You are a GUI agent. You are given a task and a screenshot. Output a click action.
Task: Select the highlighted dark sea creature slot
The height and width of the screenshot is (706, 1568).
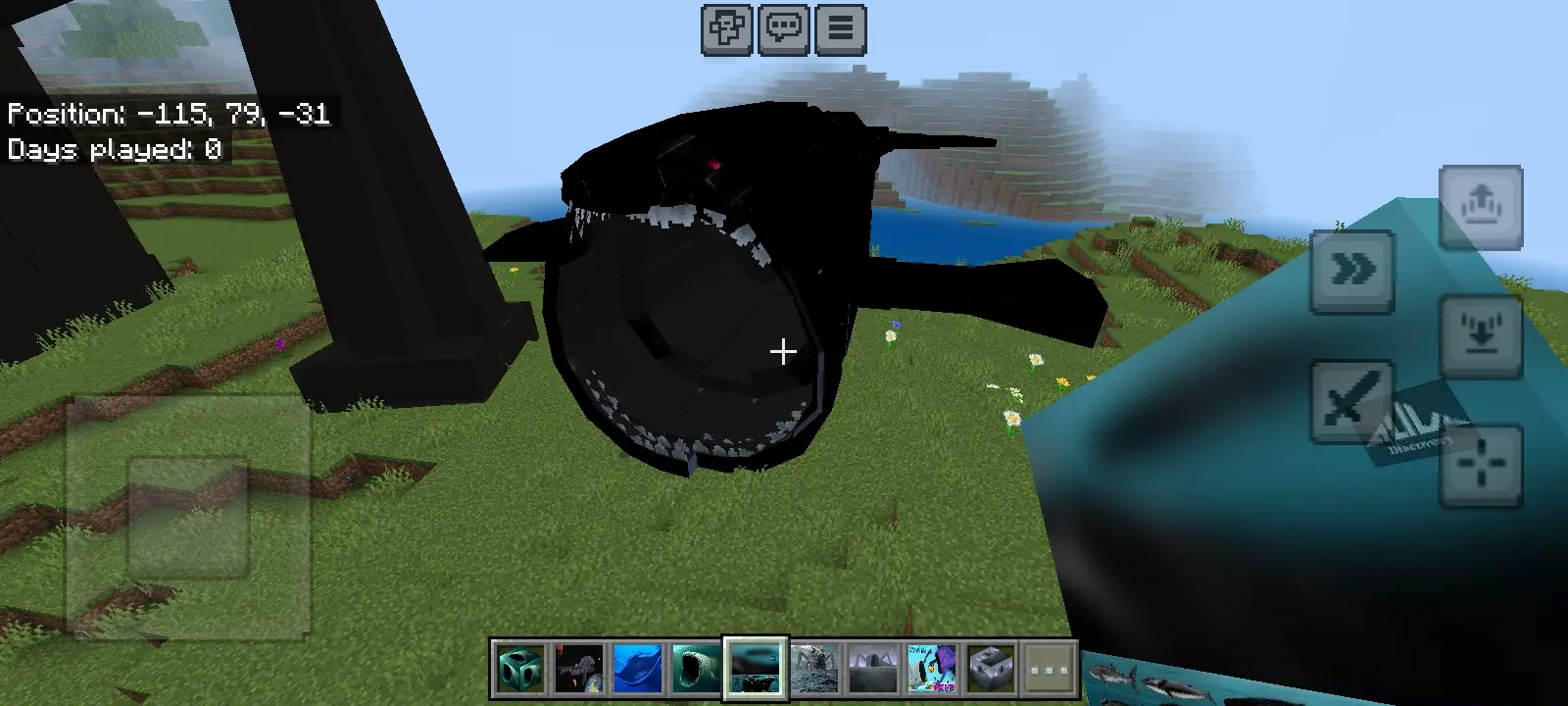click(756, 669)
